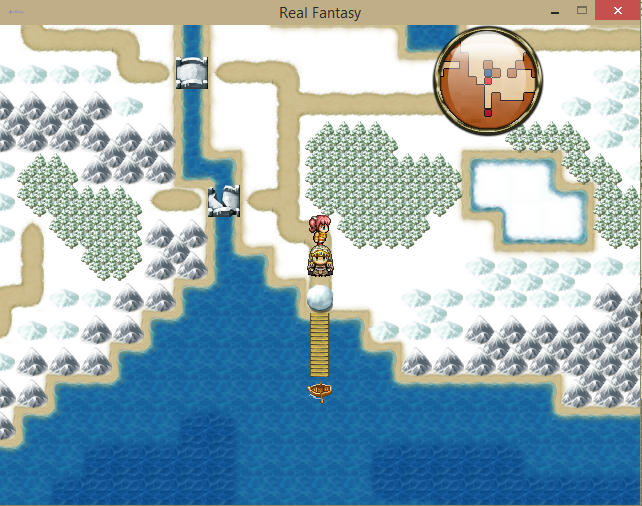Minimize the Real Fantasy window
This screenshot has width=642, height=506.
coord(553,11)
